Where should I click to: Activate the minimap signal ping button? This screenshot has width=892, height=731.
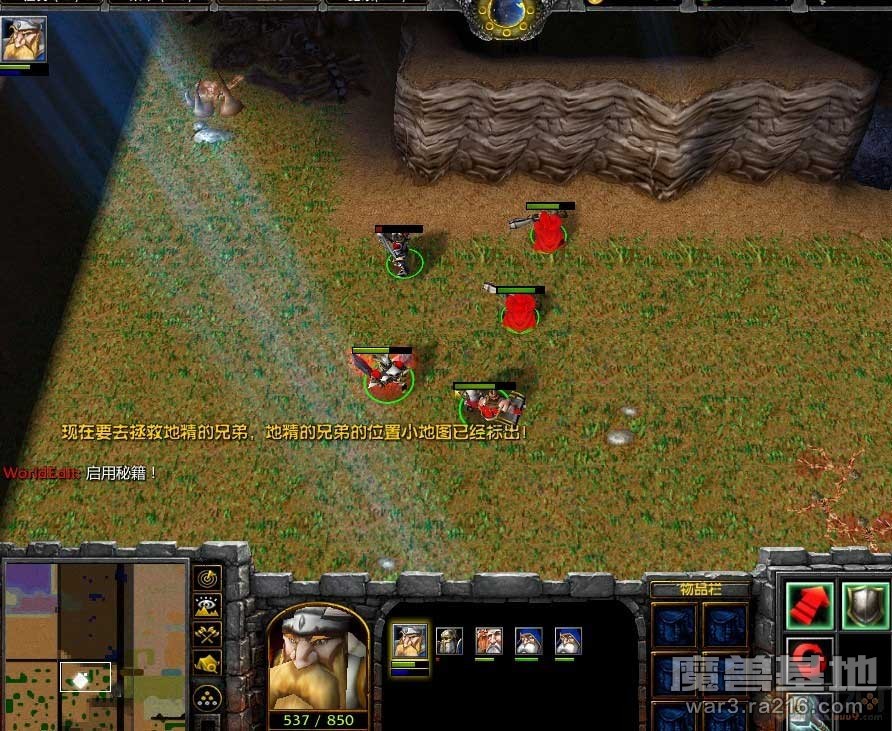(207, 577)
